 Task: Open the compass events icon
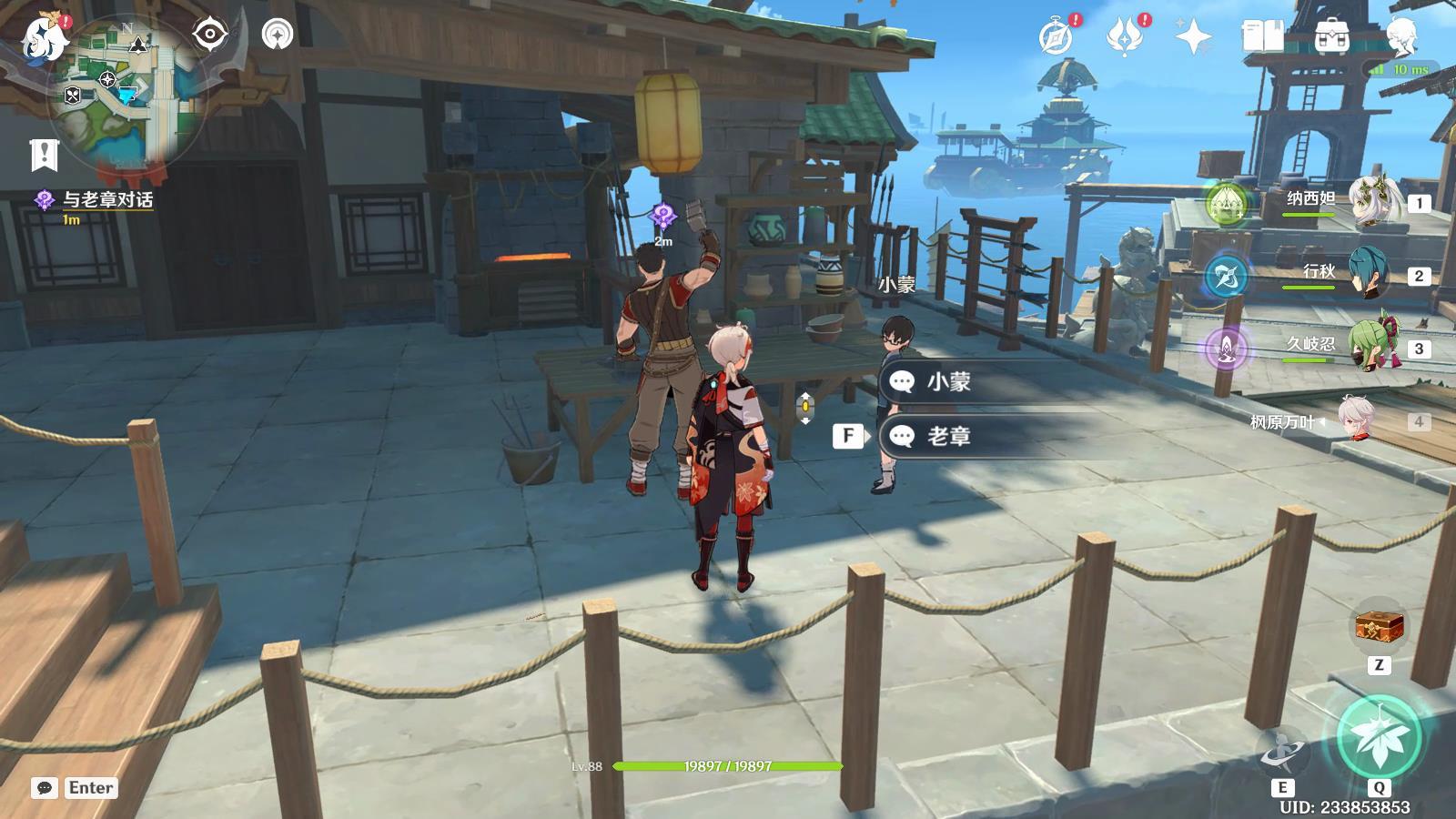coord(1057,36)
